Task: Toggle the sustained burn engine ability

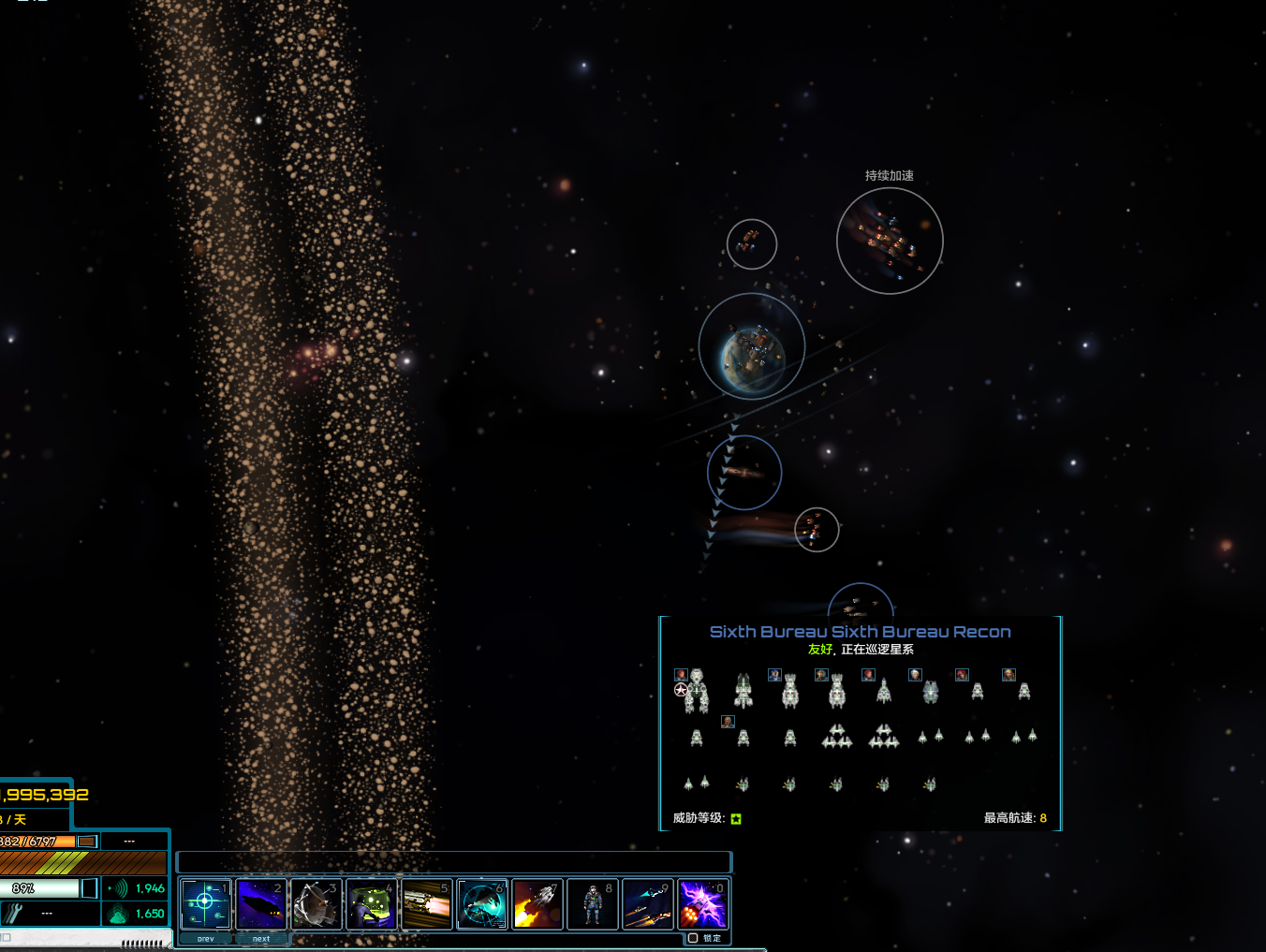Action: click(426, 903)
